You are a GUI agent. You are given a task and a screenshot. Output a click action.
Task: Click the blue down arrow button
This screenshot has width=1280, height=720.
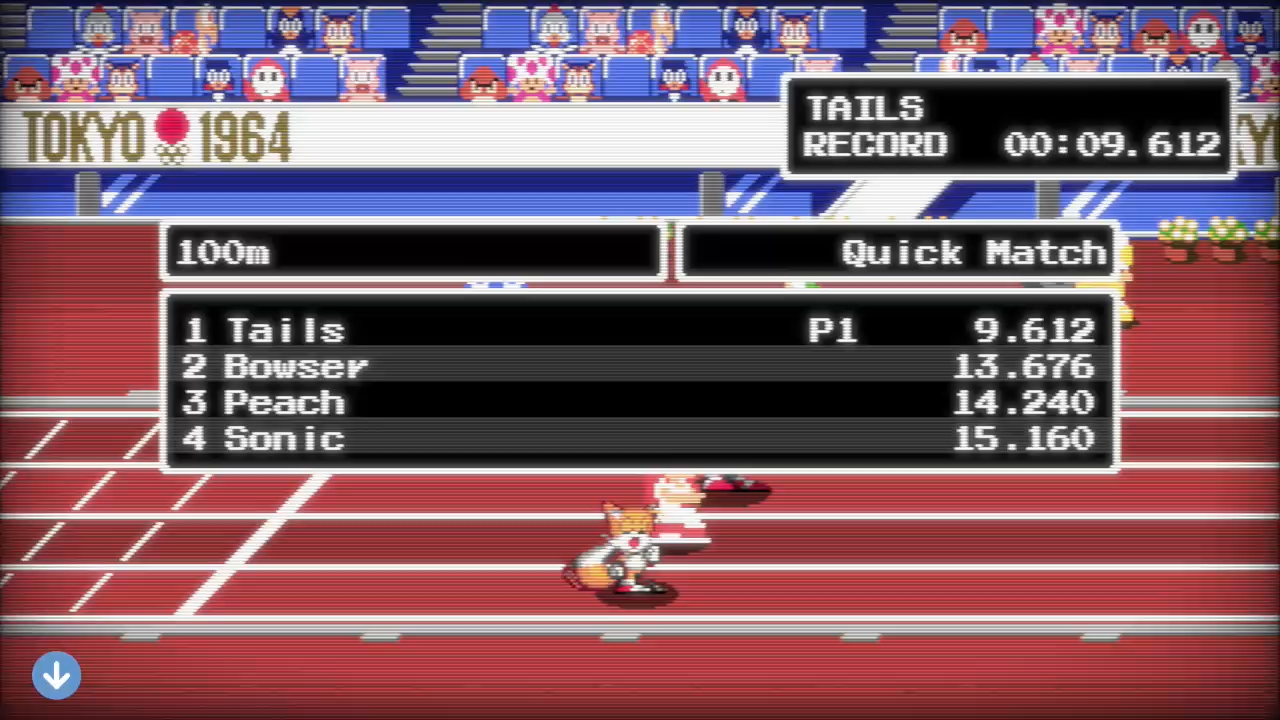[56, 676]
